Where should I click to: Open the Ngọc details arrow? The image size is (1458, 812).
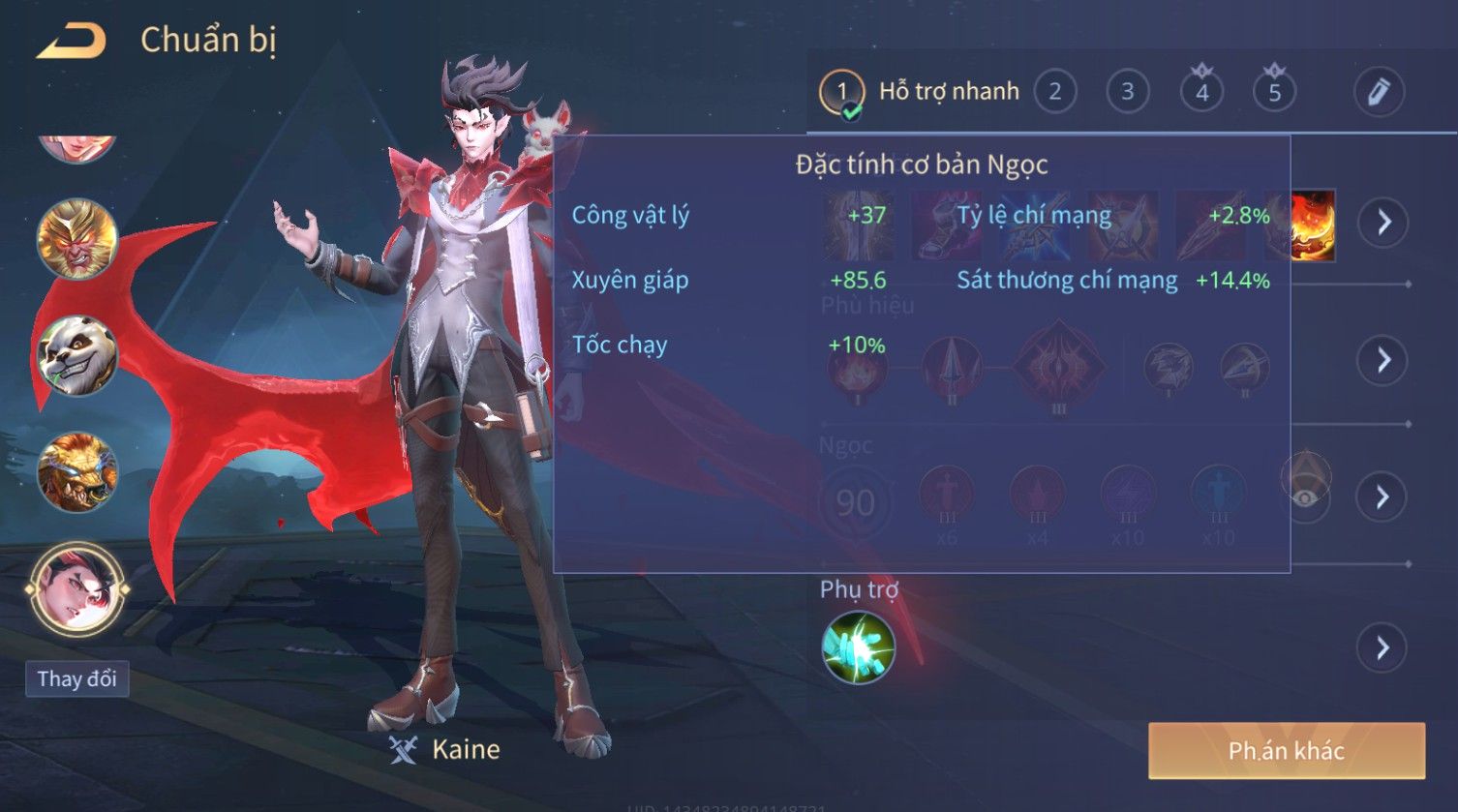1382,497
